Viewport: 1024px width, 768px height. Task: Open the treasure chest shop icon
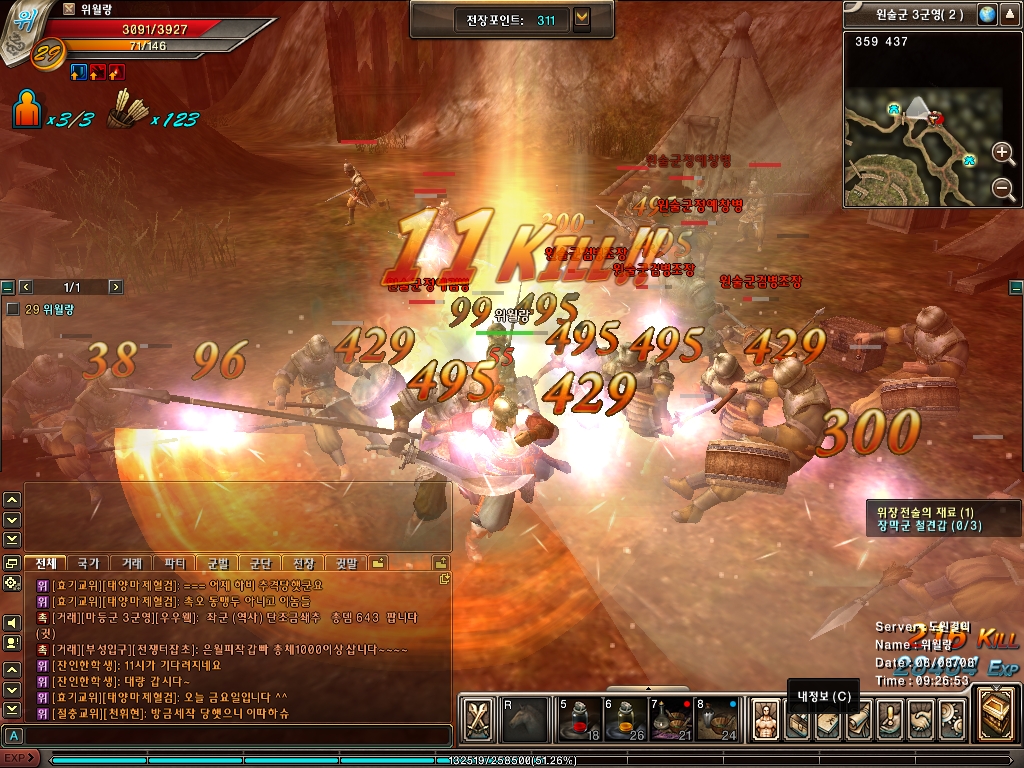(997, 714)
